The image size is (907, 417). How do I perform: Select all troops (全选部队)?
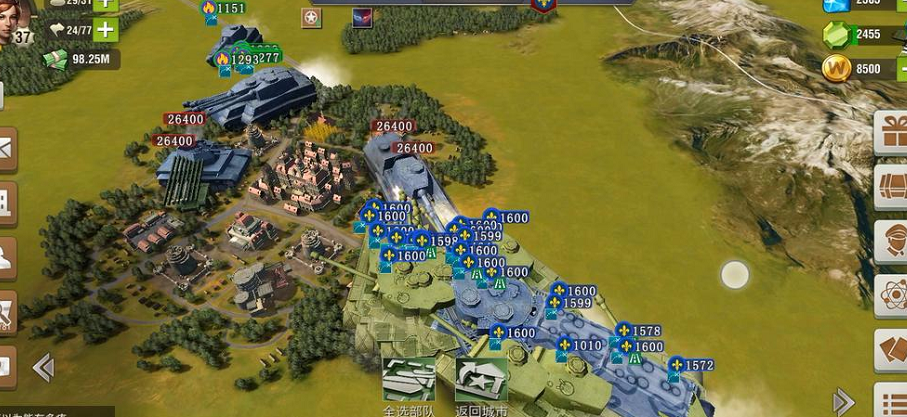[410, 385]
